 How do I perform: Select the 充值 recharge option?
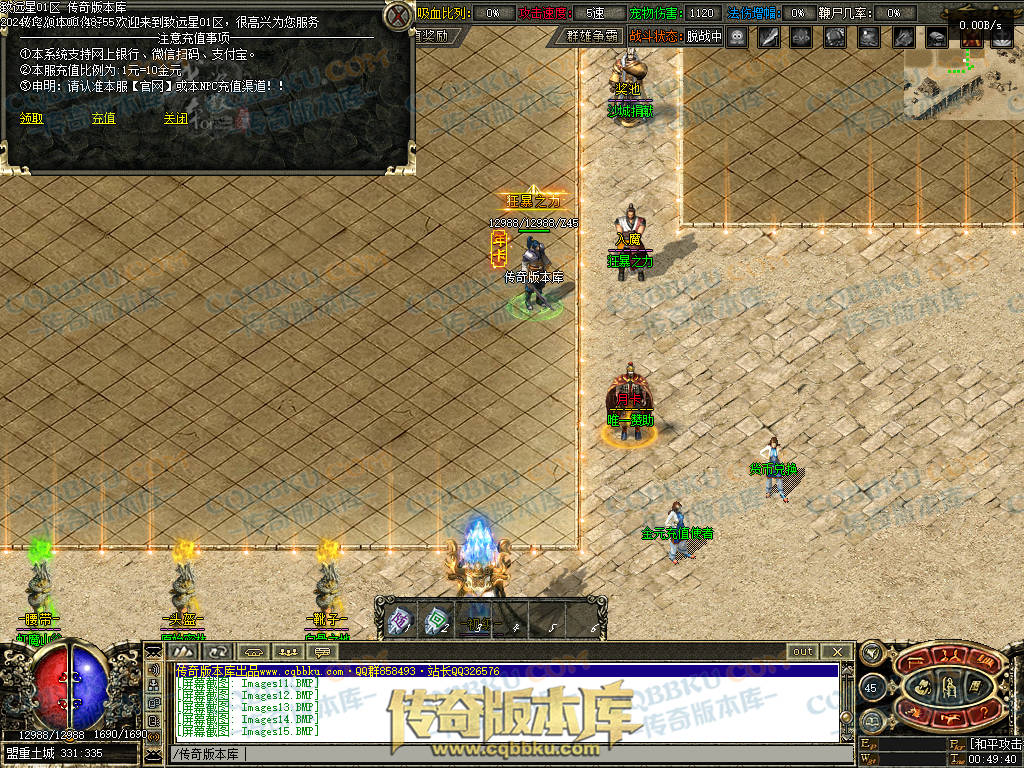pyautogui.click(x=103, y=118)
